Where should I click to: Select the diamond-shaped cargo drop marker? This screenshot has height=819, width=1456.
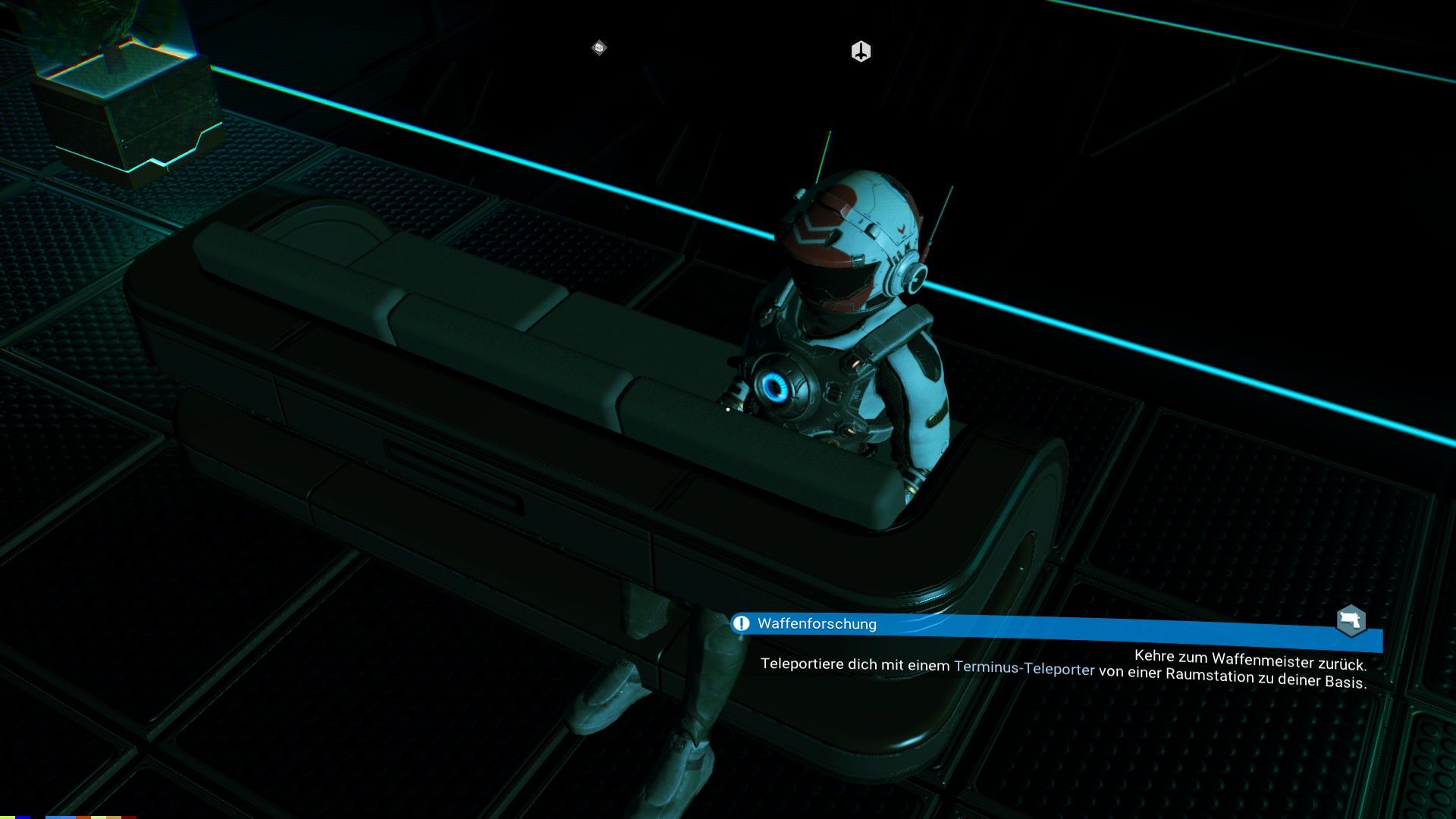[598, 48]
